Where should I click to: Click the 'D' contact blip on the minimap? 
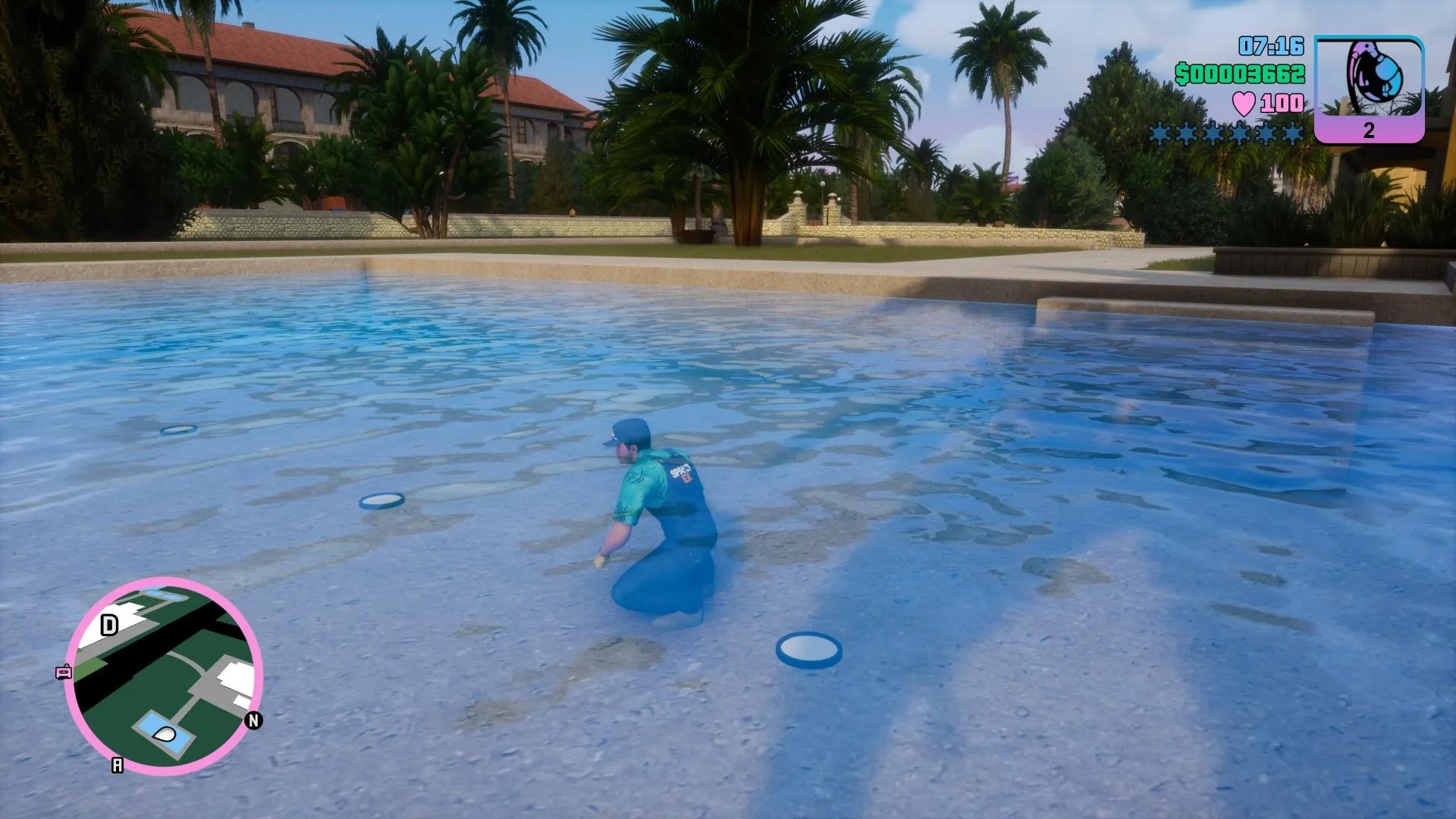(108, 624)
